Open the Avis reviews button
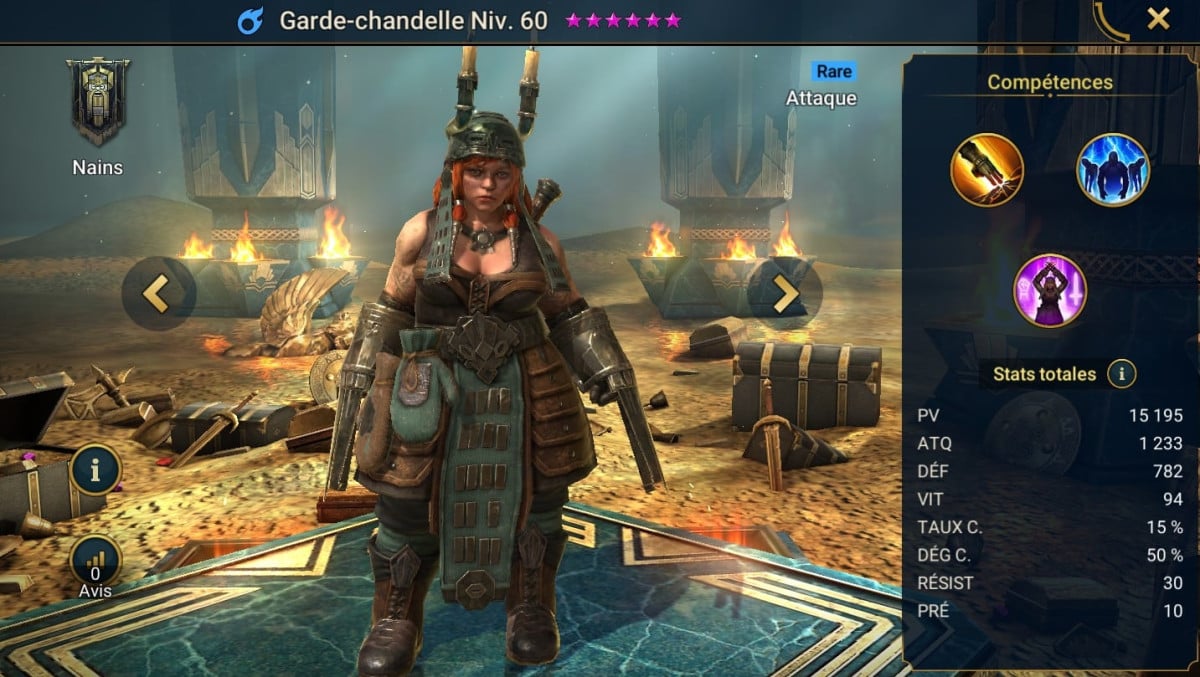This screenshot has width=1200, height=677. pyautogui.click(x=96, y=561)
